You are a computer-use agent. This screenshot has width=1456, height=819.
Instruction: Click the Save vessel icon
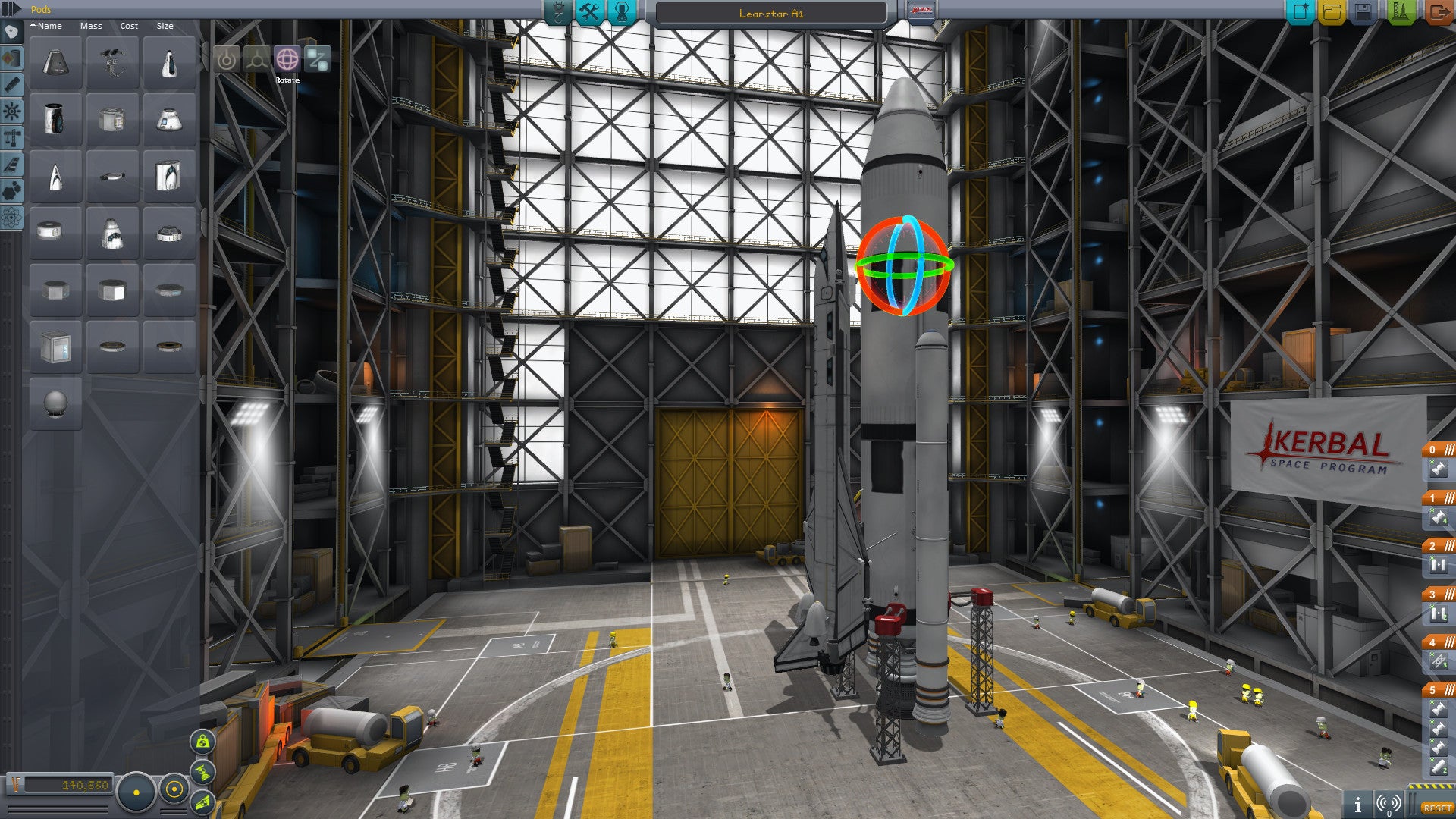click(1363, 11)
